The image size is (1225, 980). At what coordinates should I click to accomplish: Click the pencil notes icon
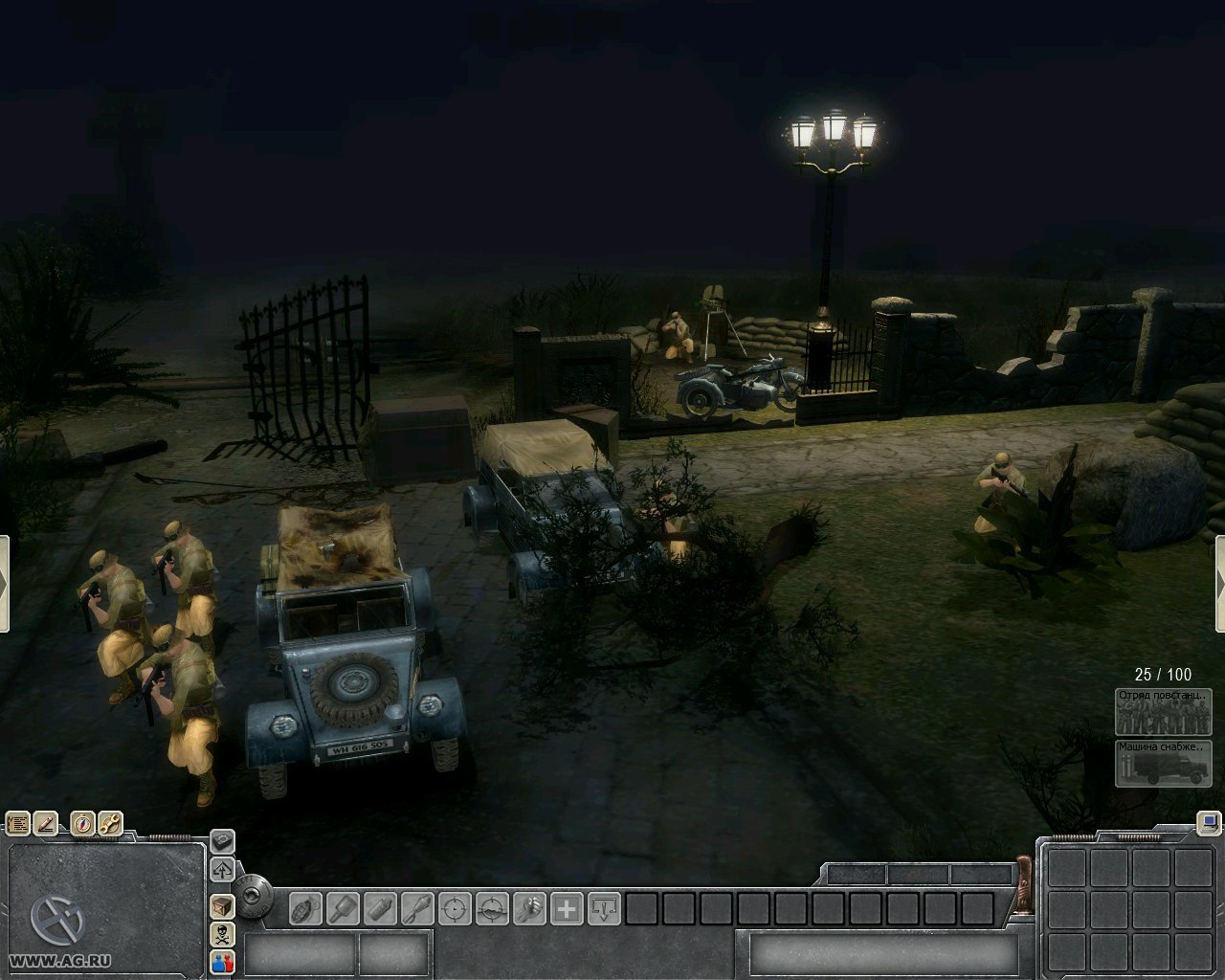click(x=46, y=823)
